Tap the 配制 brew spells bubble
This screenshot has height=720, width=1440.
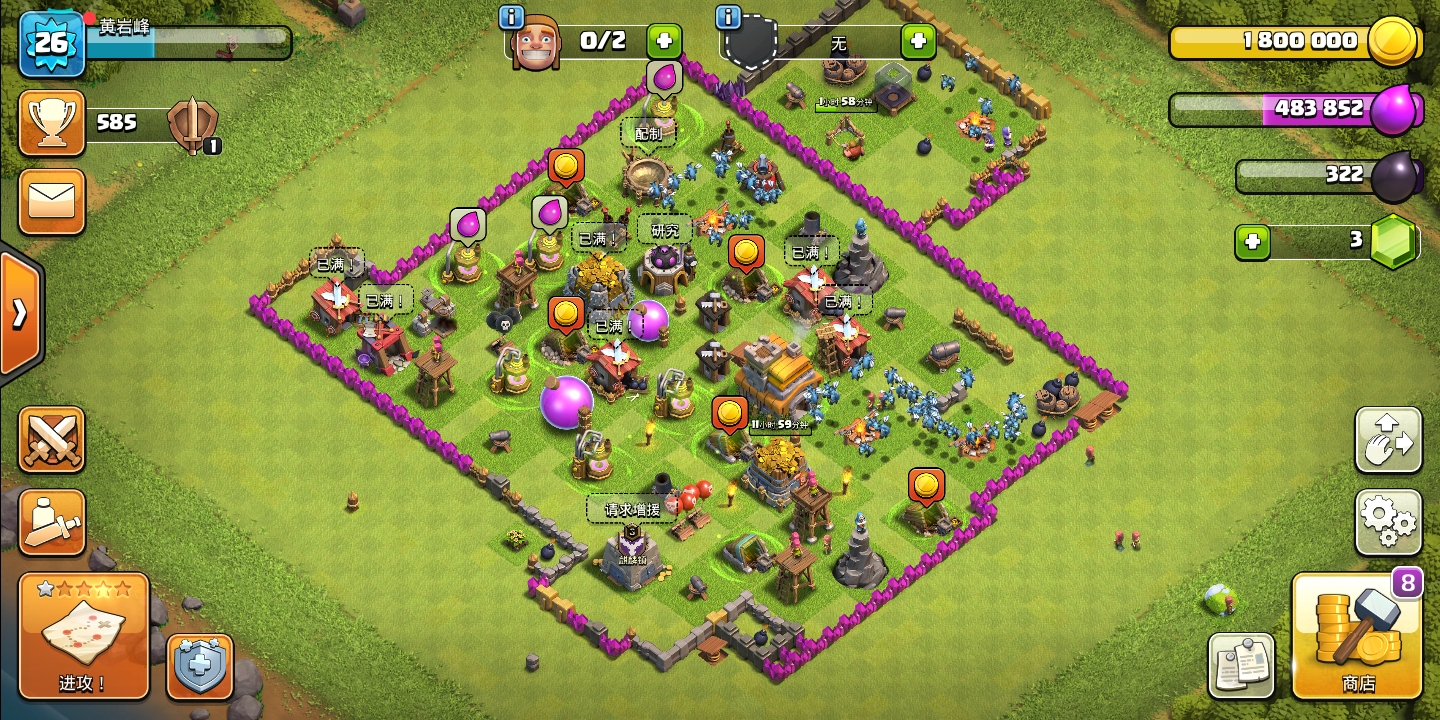(x=648, y=133)
